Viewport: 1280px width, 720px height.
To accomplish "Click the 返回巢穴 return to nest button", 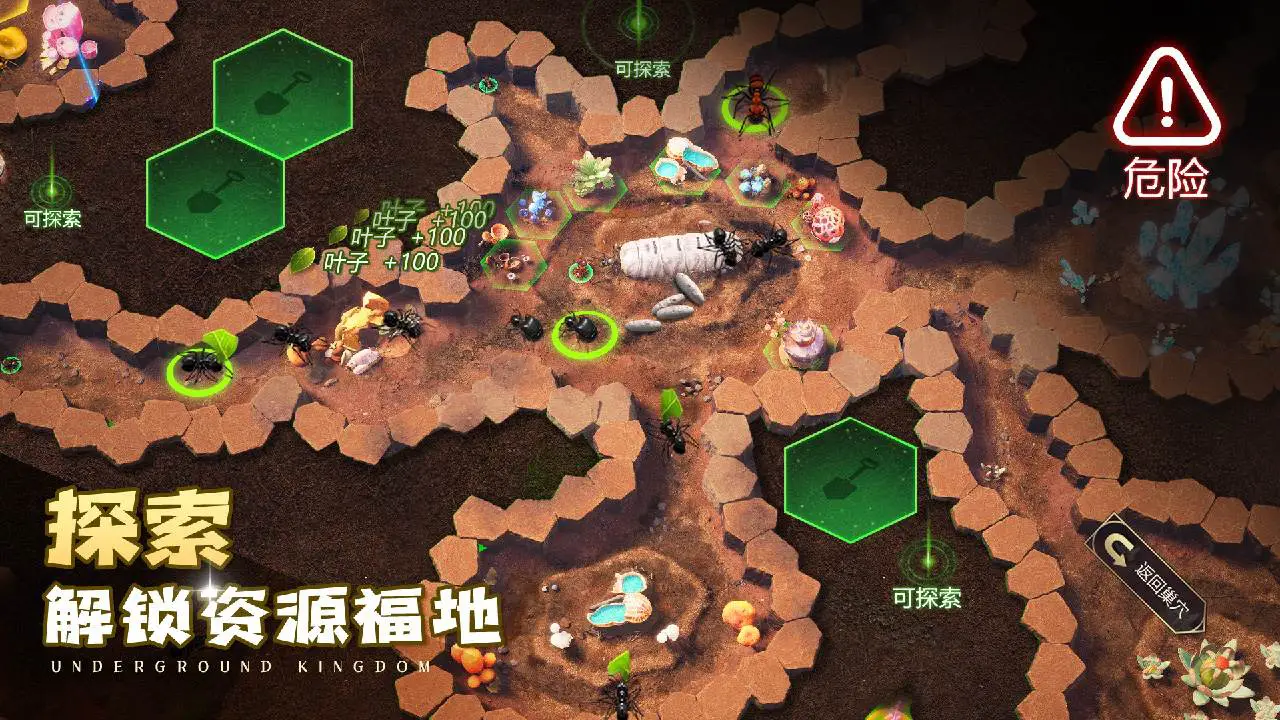I will coord(1145,570).
